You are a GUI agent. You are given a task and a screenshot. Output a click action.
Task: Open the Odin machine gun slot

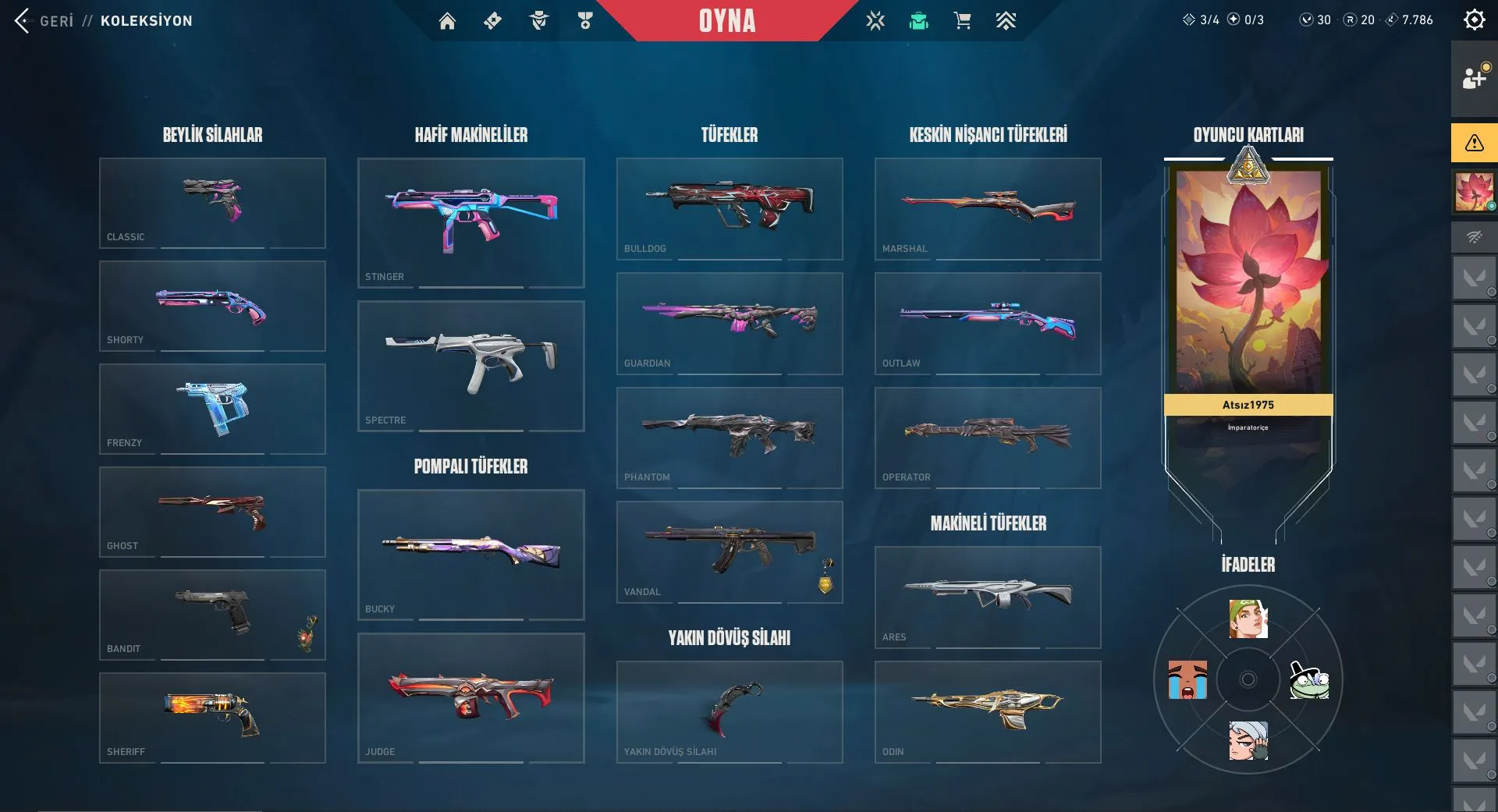tap(988, 711)
